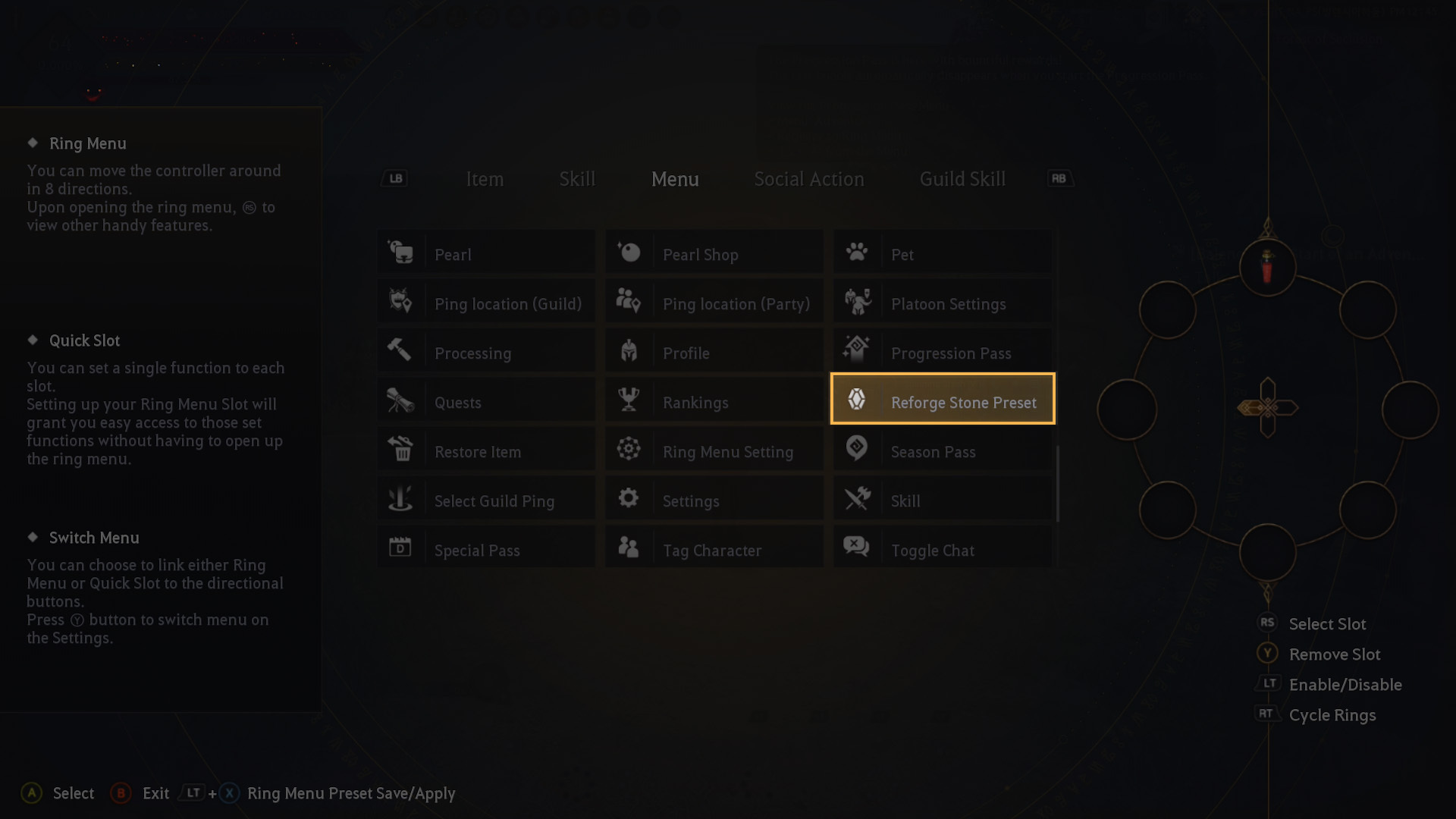Select the Rankings entry
The height and width of the screenshot is (819, 1456).
(714, 402)
